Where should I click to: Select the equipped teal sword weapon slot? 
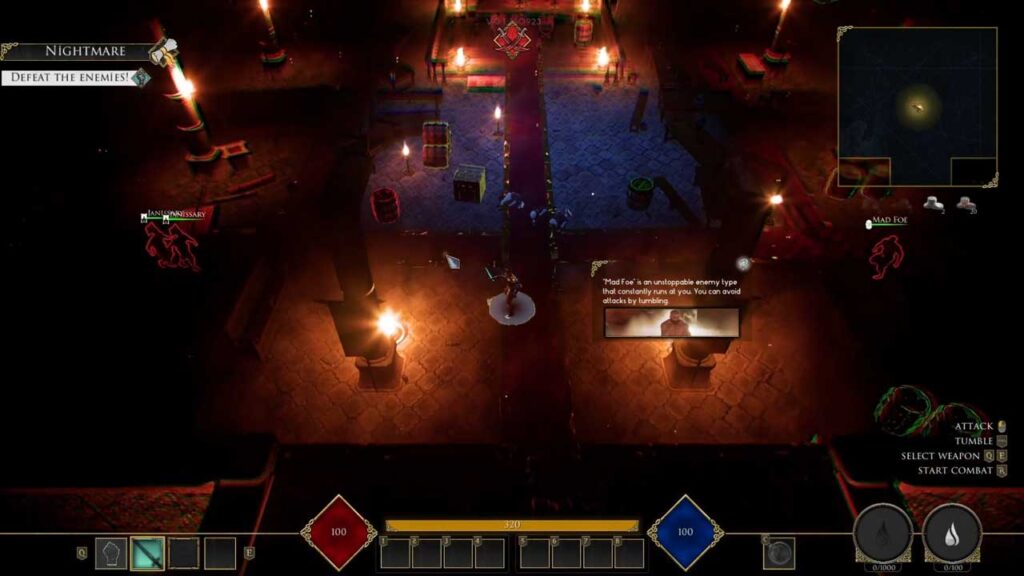148,553
